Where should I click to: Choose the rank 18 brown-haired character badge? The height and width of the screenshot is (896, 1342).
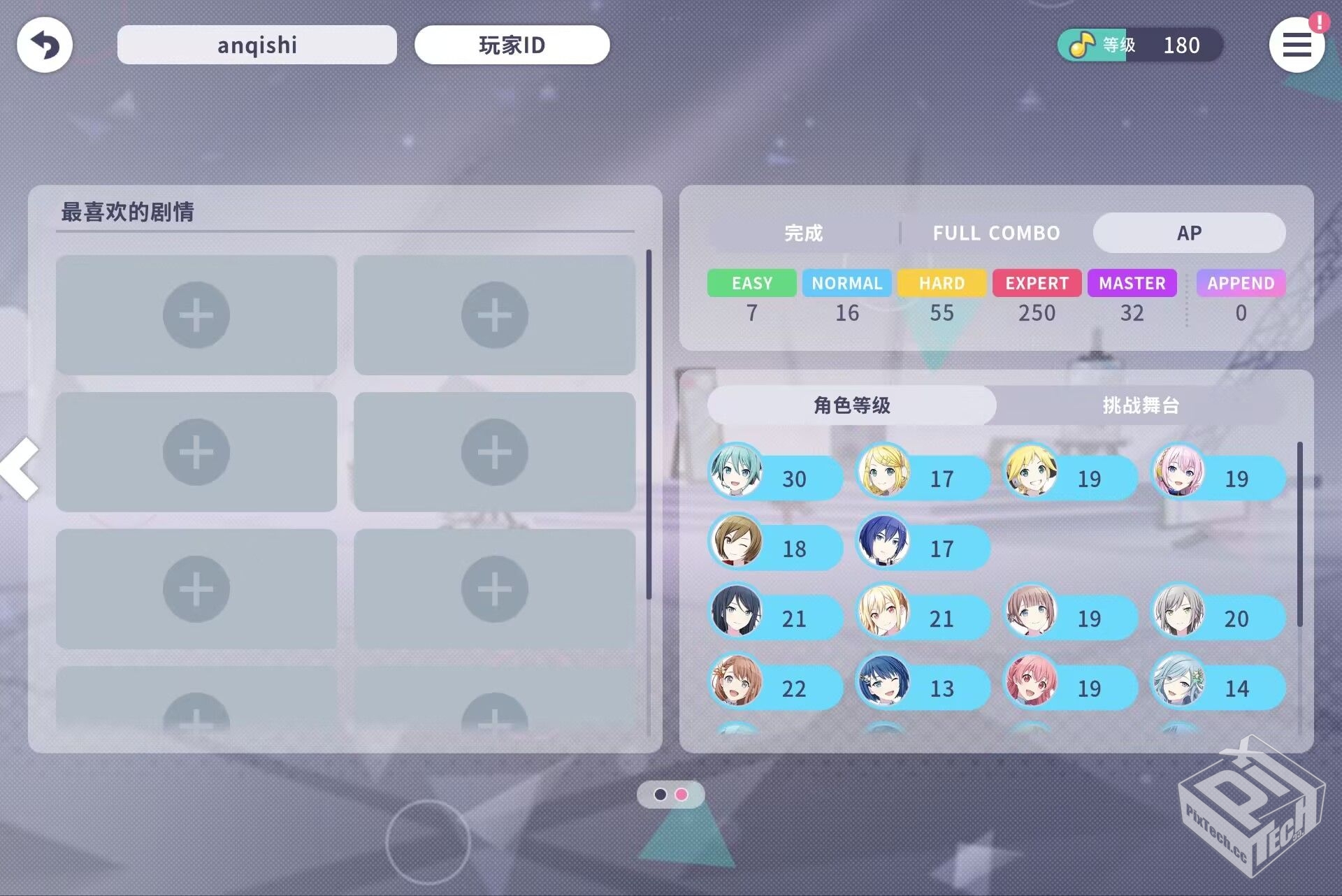click(x=775, y=548)
